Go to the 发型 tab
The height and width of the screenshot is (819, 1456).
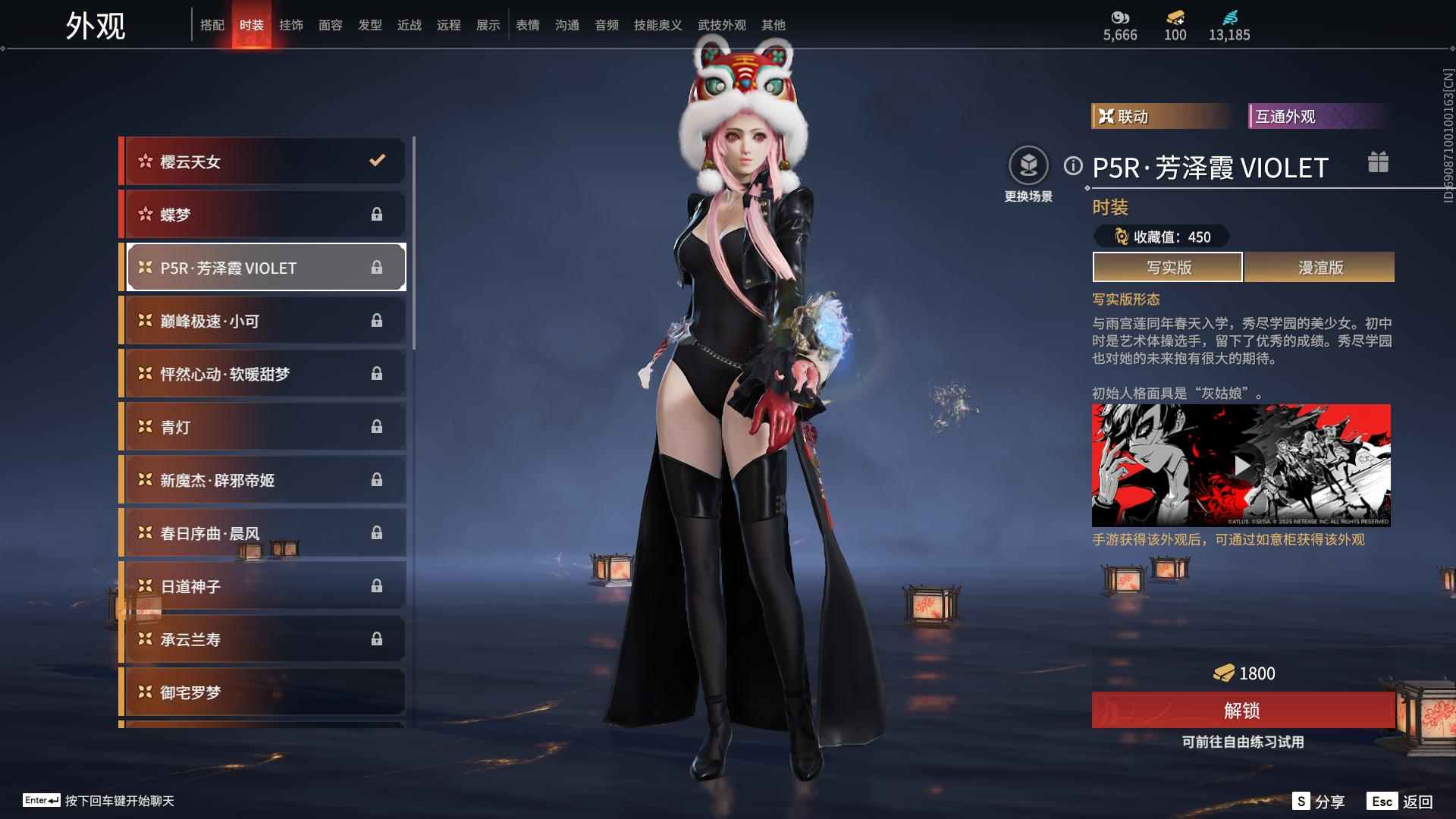click(x=369, y=25)
